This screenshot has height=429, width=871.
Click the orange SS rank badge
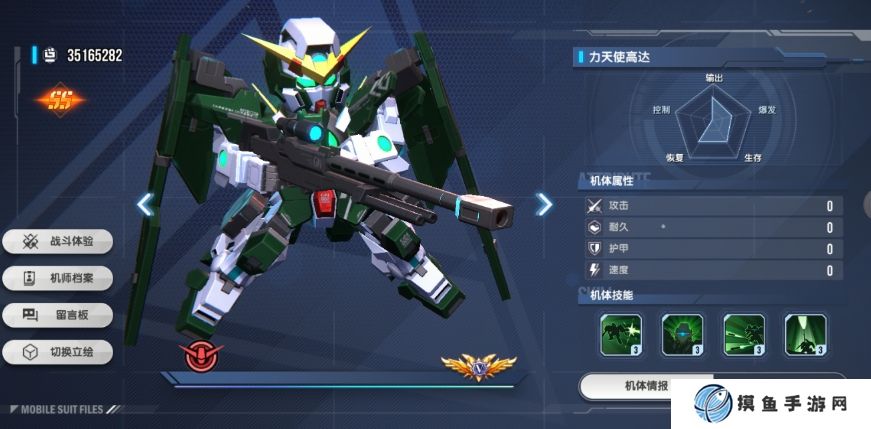pos(62,100)
